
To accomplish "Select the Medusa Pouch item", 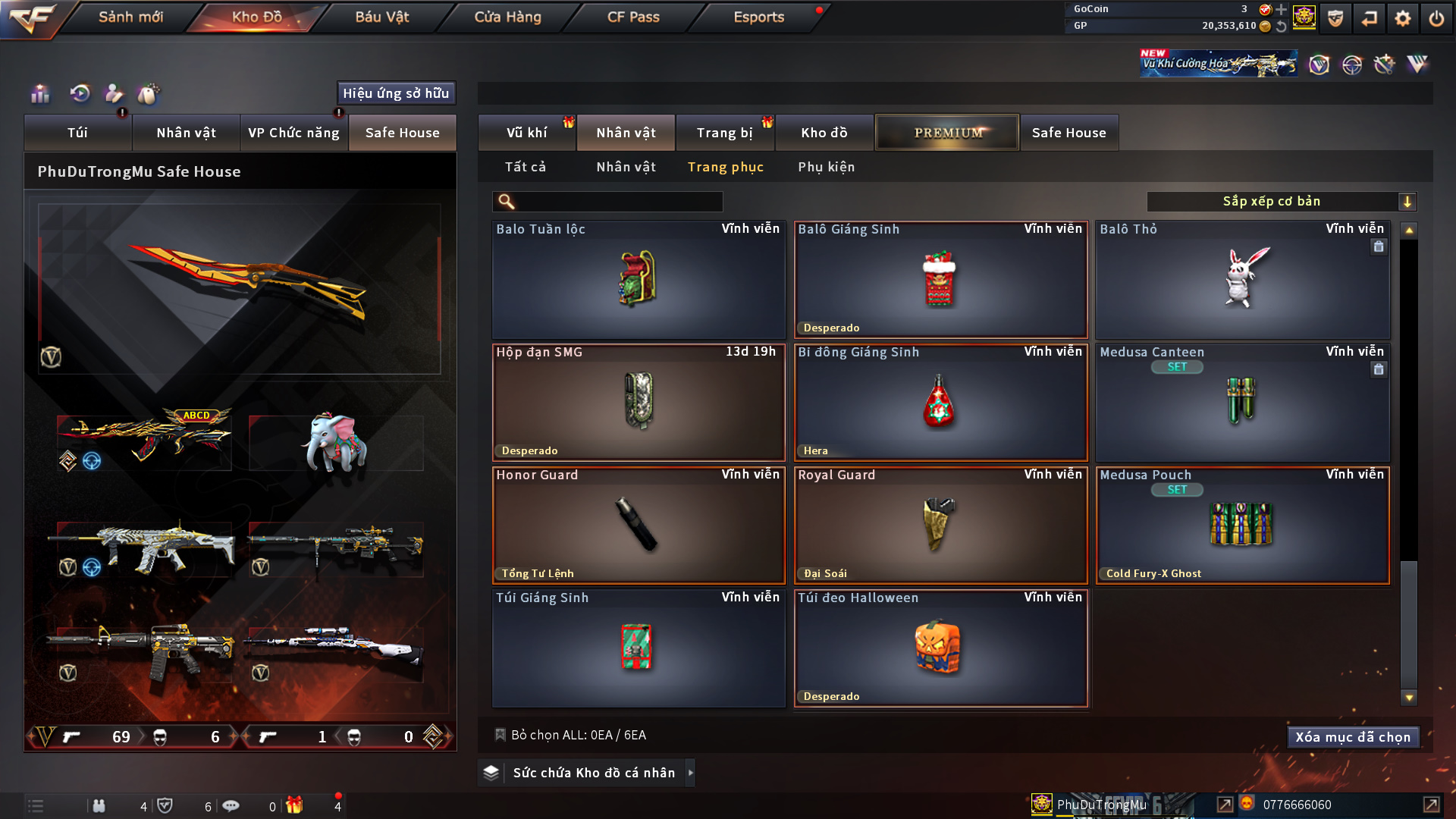I will click(1242, 526).
